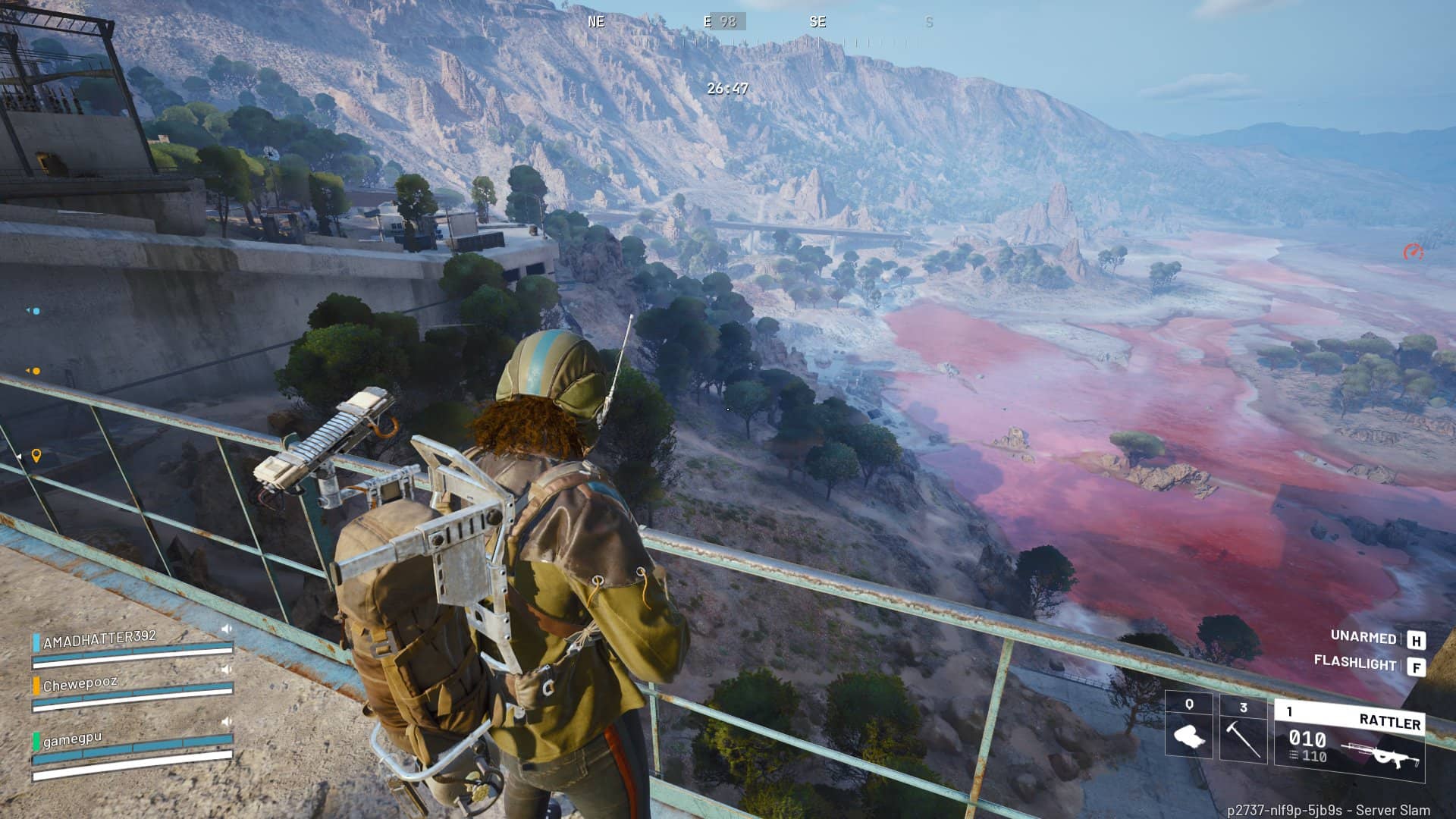Select teammate Chewepooz in squad list
Image resolution: width=1456 pixels, height=819 pixels.
point(80,684)
